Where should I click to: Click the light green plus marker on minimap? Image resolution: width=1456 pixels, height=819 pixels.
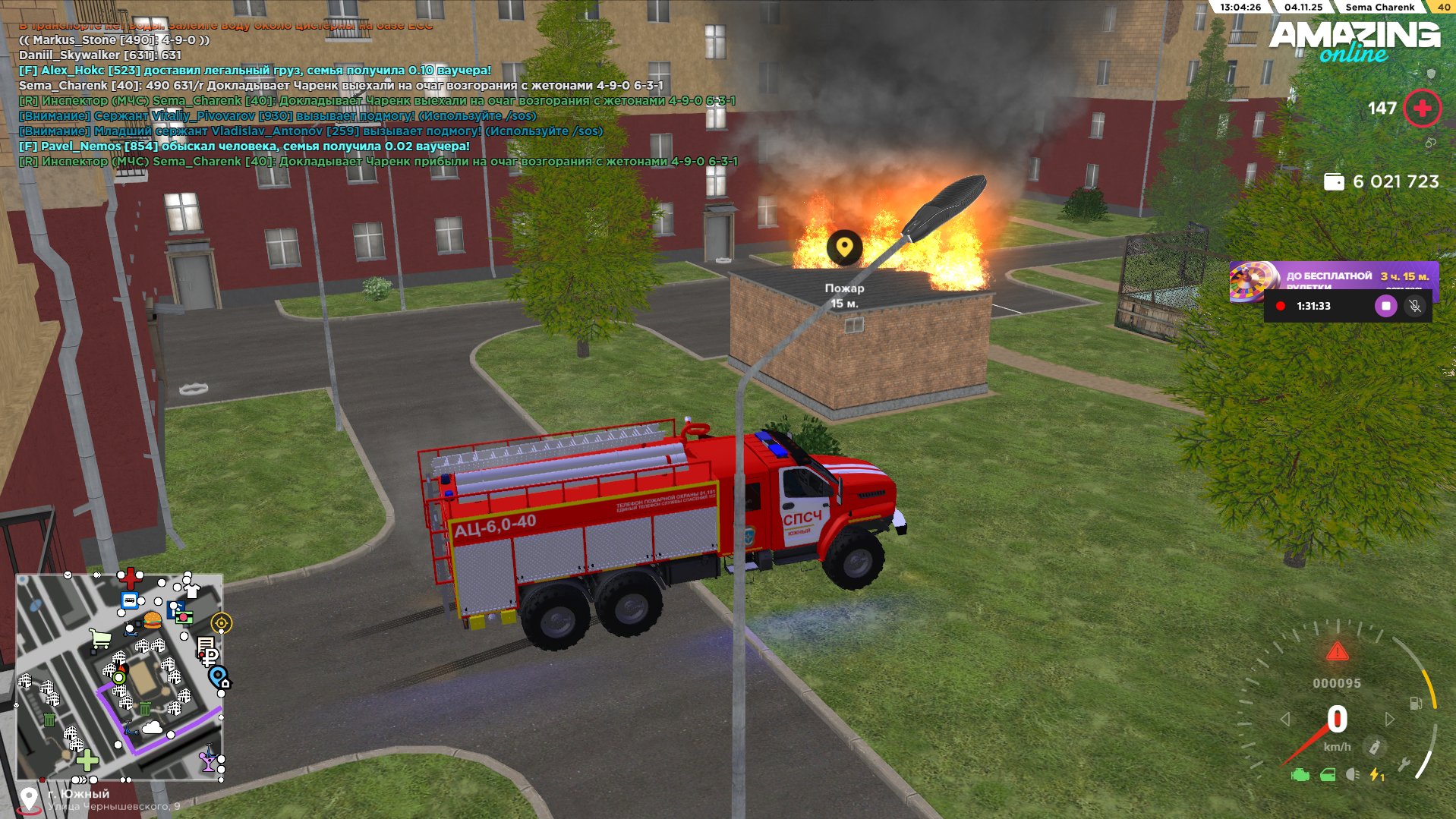[87, 759]
